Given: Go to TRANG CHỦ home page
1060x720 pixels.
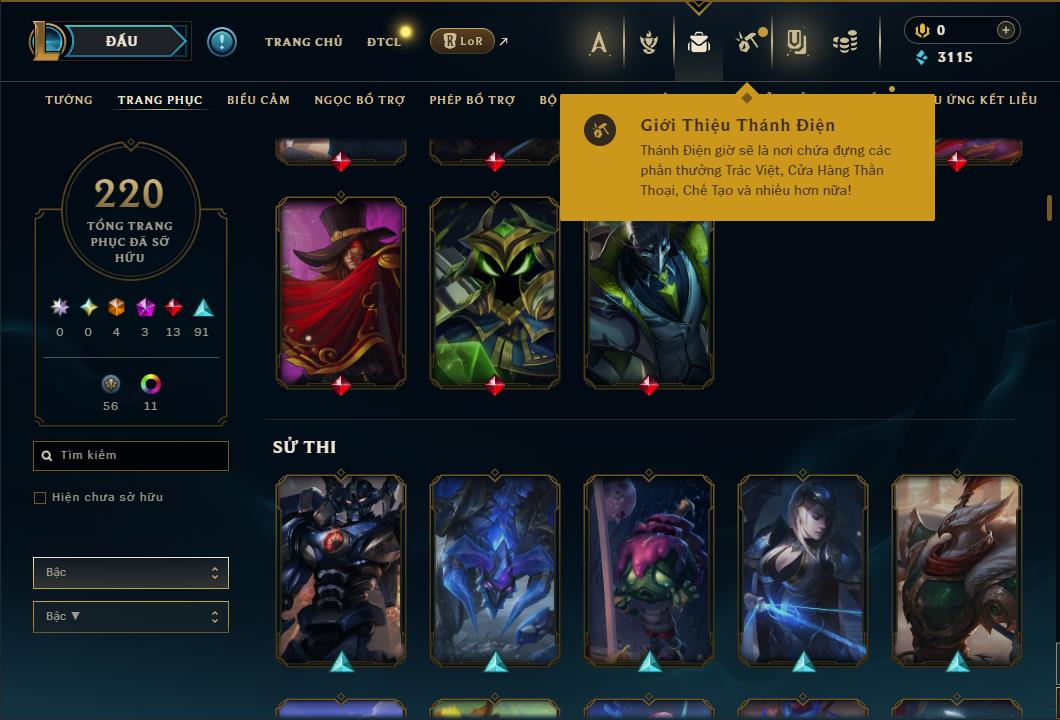Looking at the screenshot, I should pos(303,42).
